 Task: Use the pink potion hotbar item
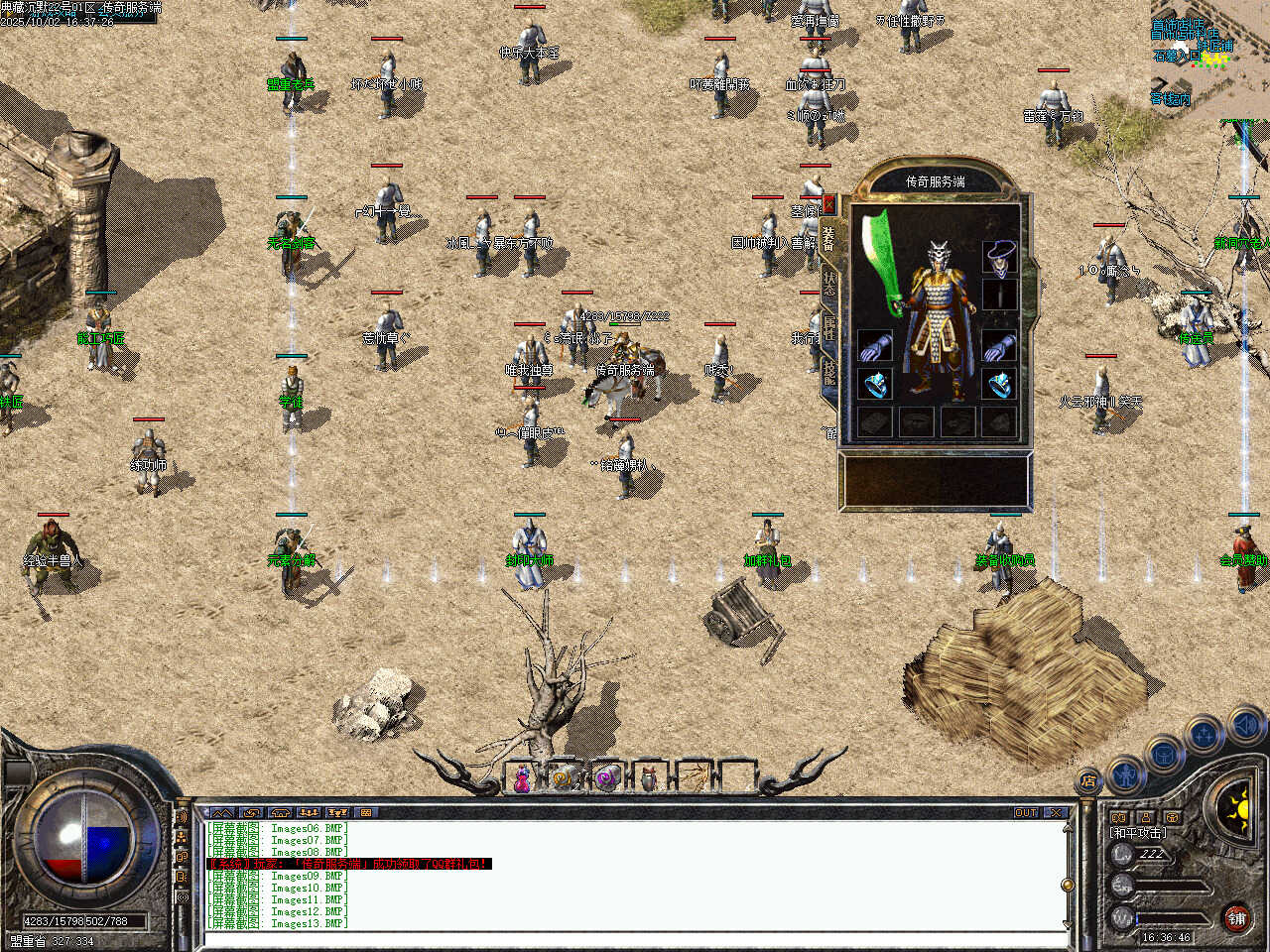(x=522, y=779)
